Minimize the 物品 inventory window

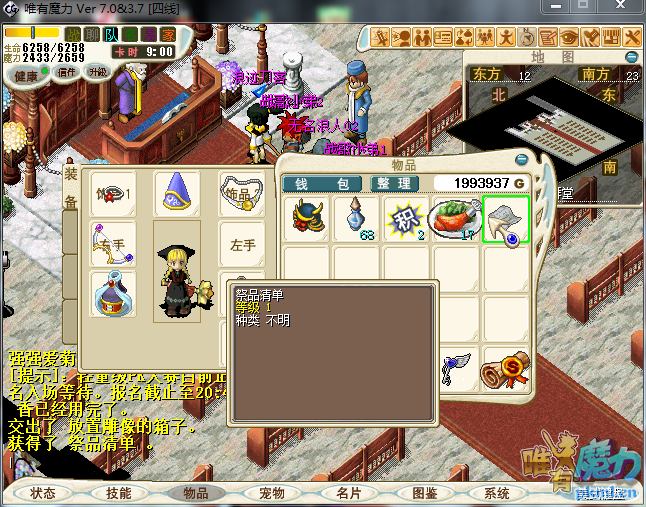tap(521, 160)
